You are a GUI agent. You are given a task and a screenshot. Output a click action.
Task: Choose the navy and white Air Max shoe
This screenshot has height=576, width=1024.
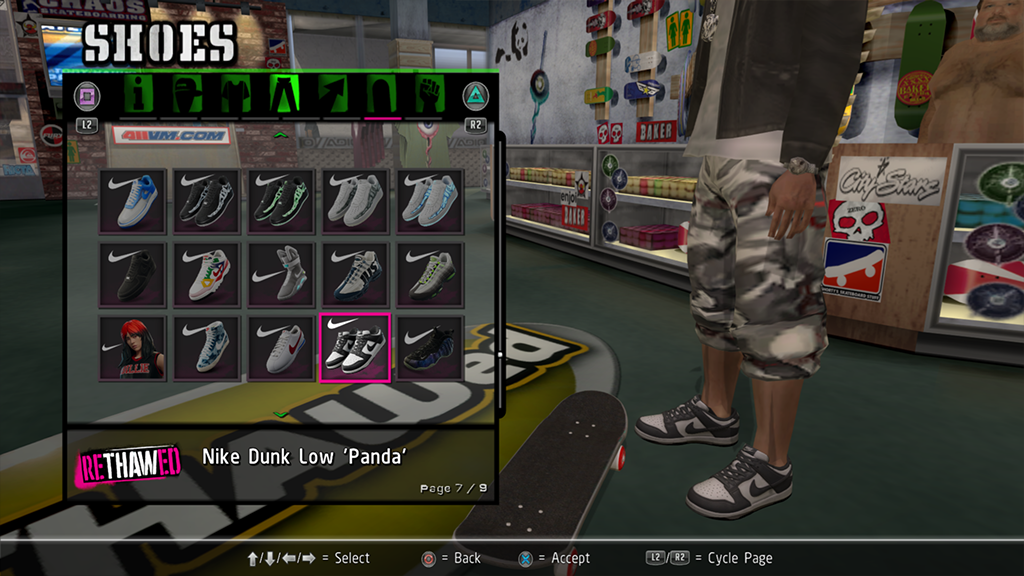click(x=354, y=274)
